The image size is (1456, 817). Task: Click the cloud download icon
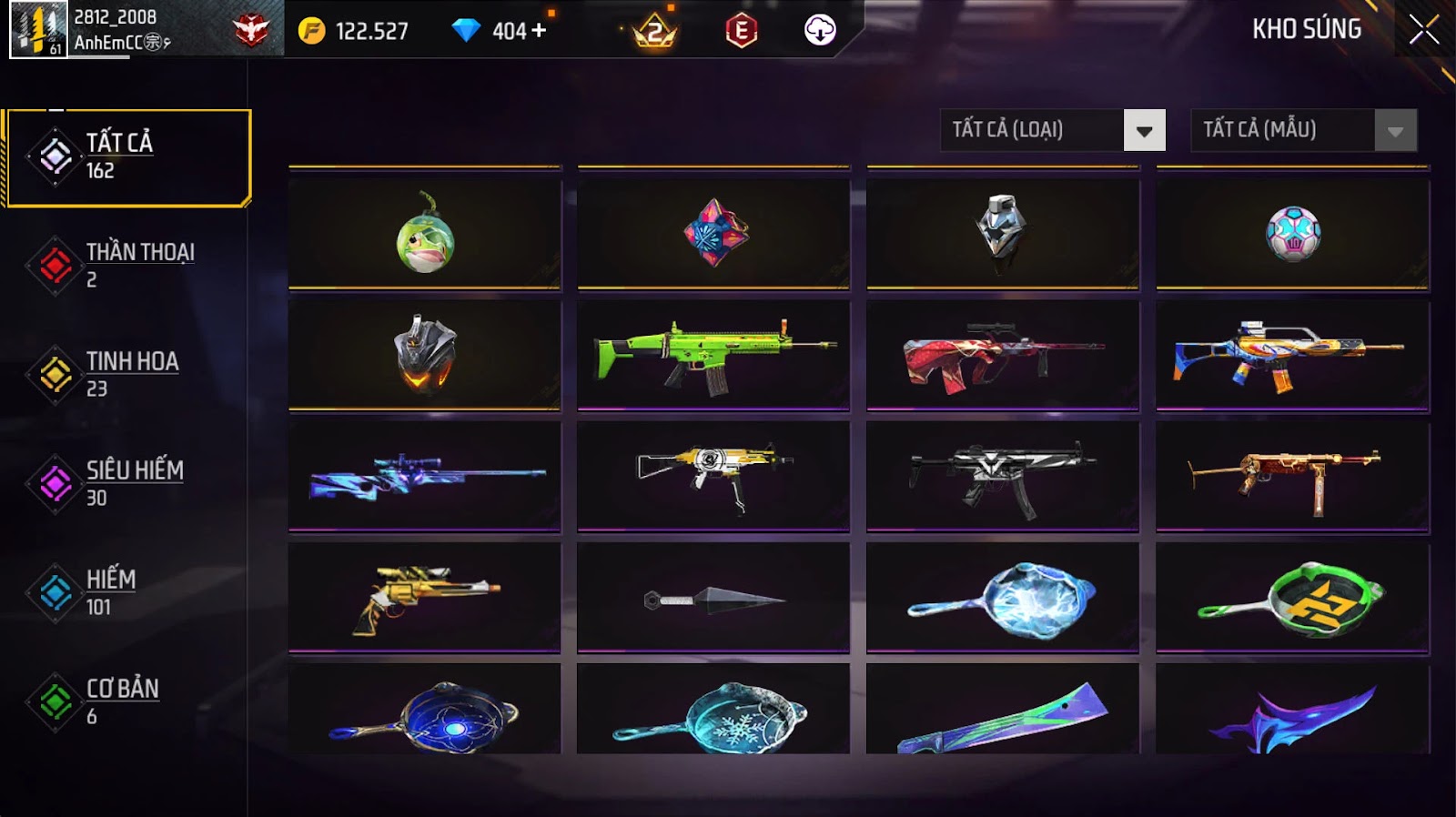click(820, 30)
